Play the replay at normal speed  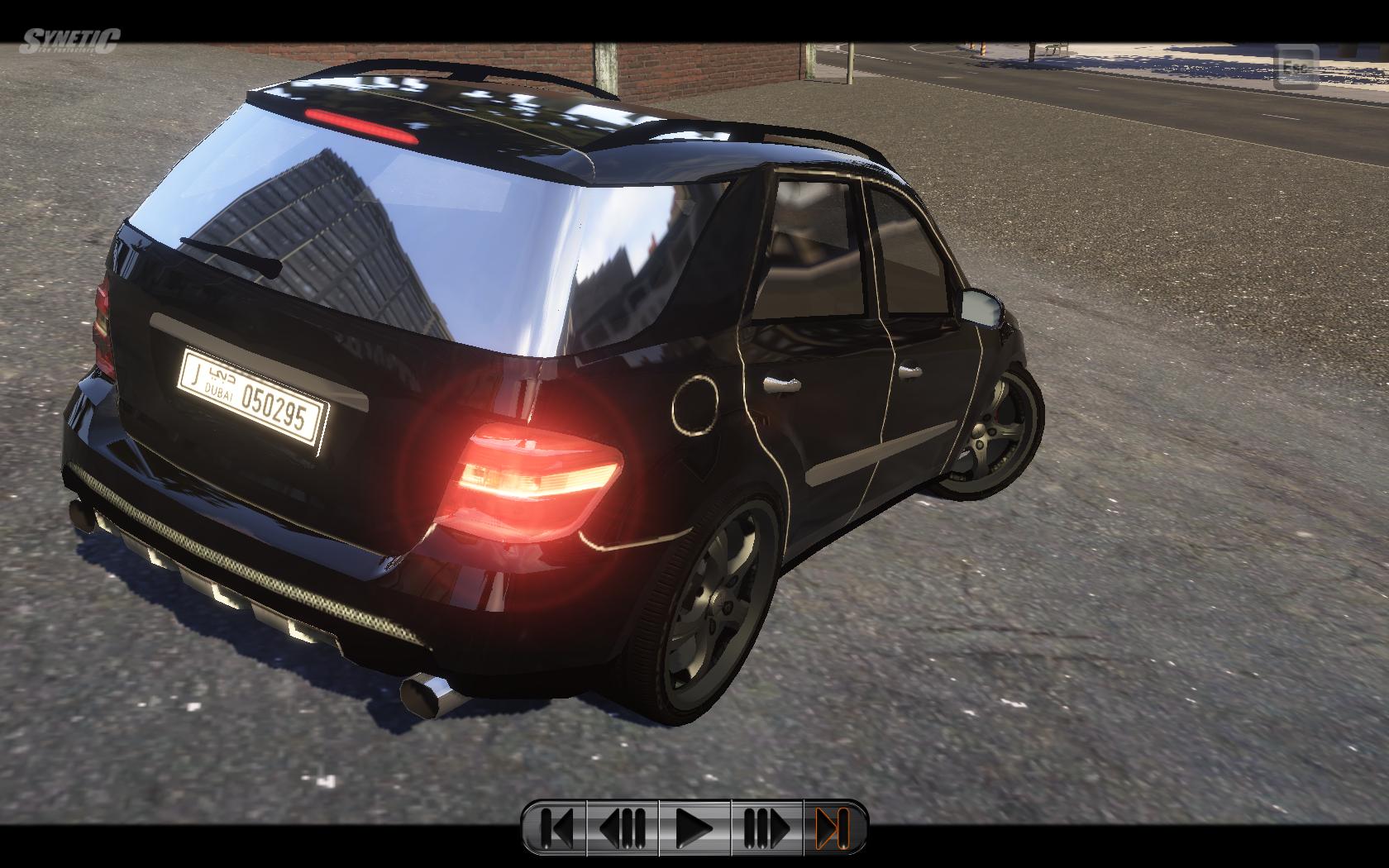694,827
